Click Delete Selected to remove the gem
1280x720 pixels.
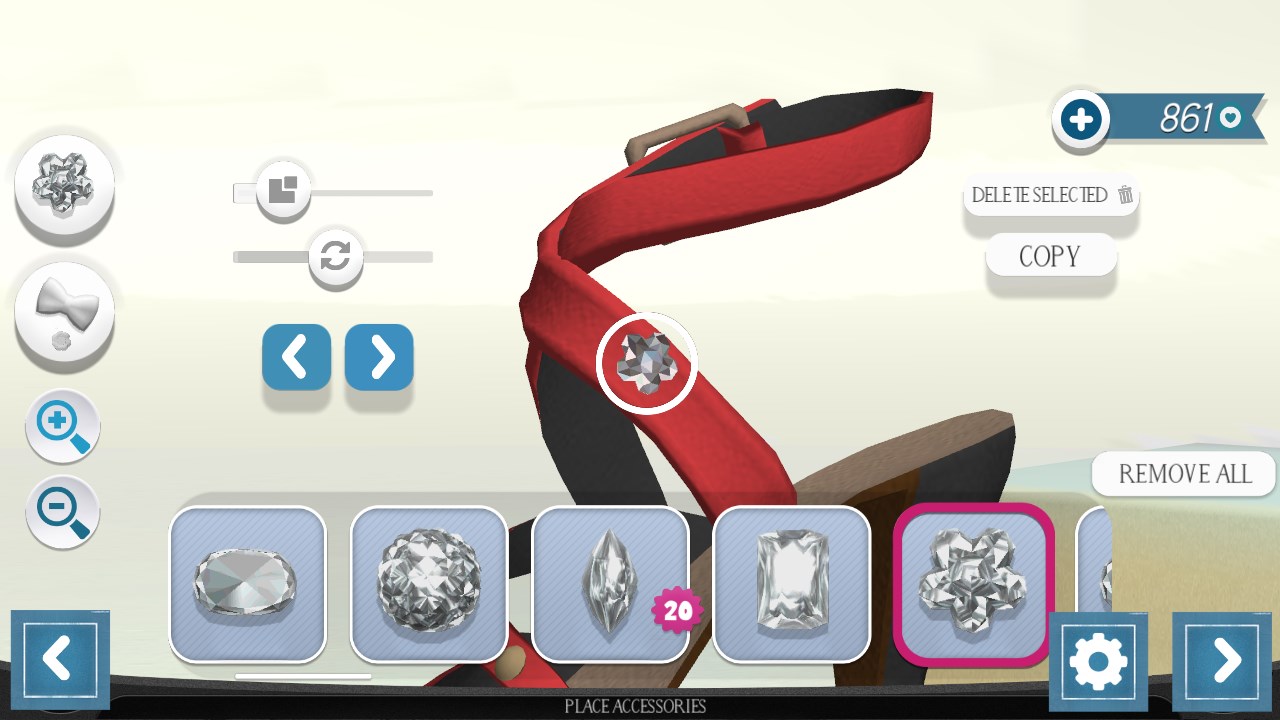pos(1050,196)
